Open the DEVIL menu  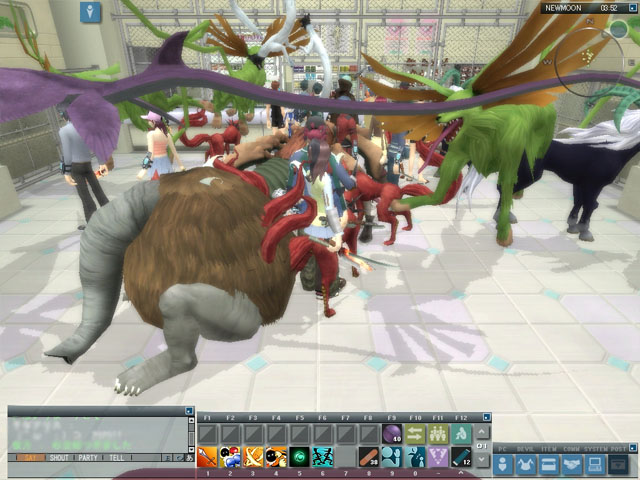(527, 464)
